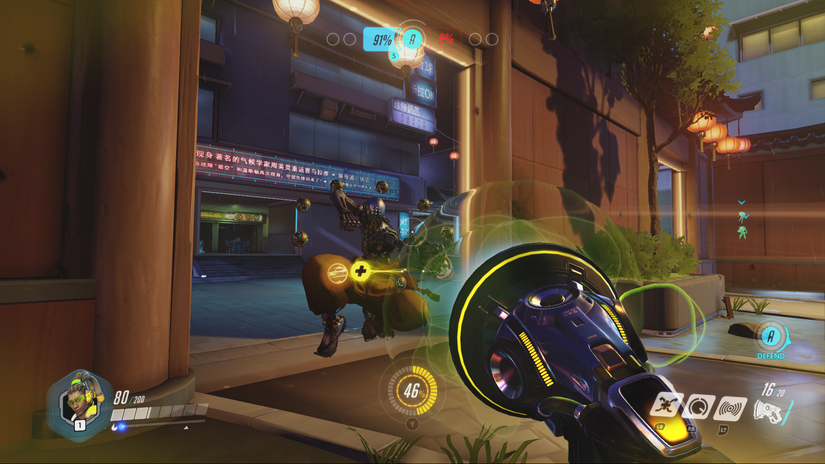Activate the Crossfade ability icon
The height and width of the screenshot is (464, 825).
[666, 406]
